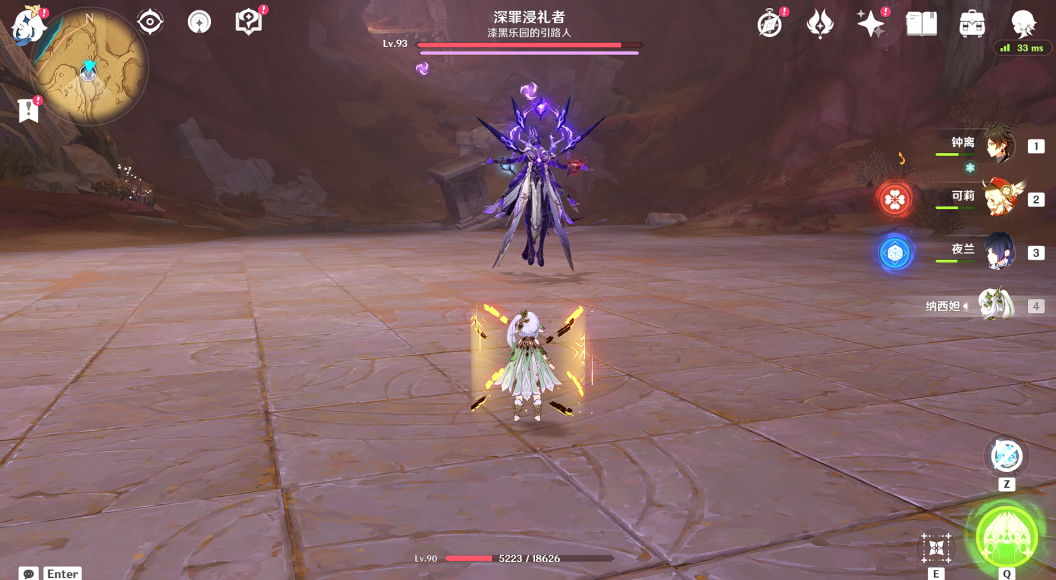Click the eye-shaped sight icon
Viewport: 1056px width, 580px height.
tap(150, 21)
